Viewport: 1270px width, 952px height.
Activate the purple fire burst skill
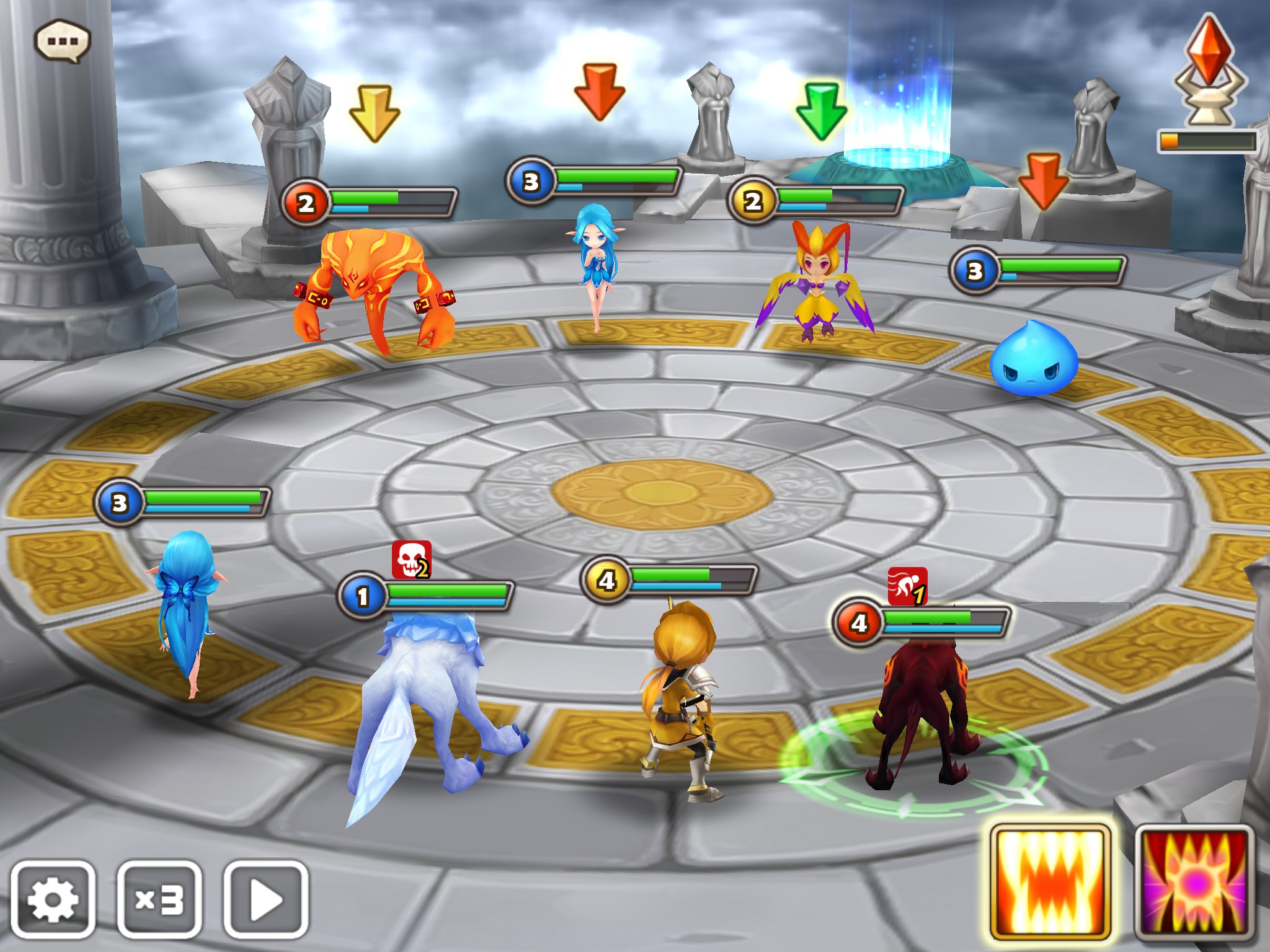click(x=1194, y=883)
